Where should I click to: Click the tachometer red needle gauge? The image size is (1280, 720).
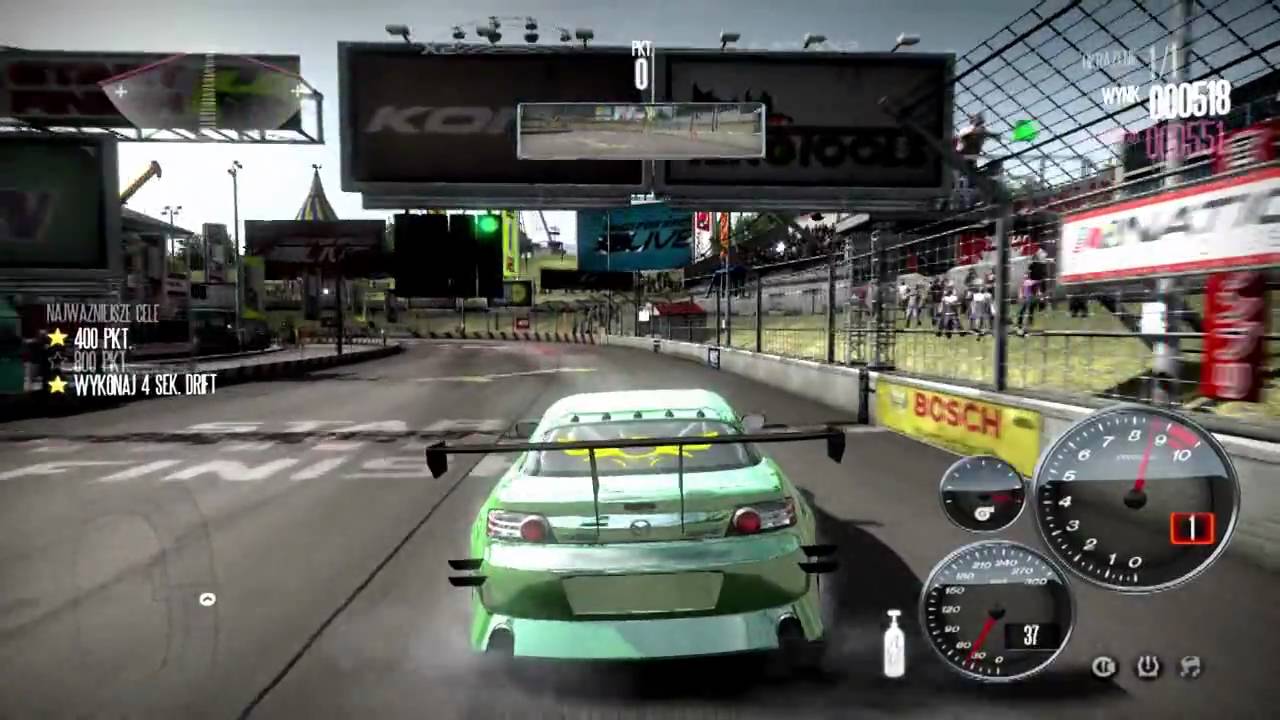pos(1135,495)
